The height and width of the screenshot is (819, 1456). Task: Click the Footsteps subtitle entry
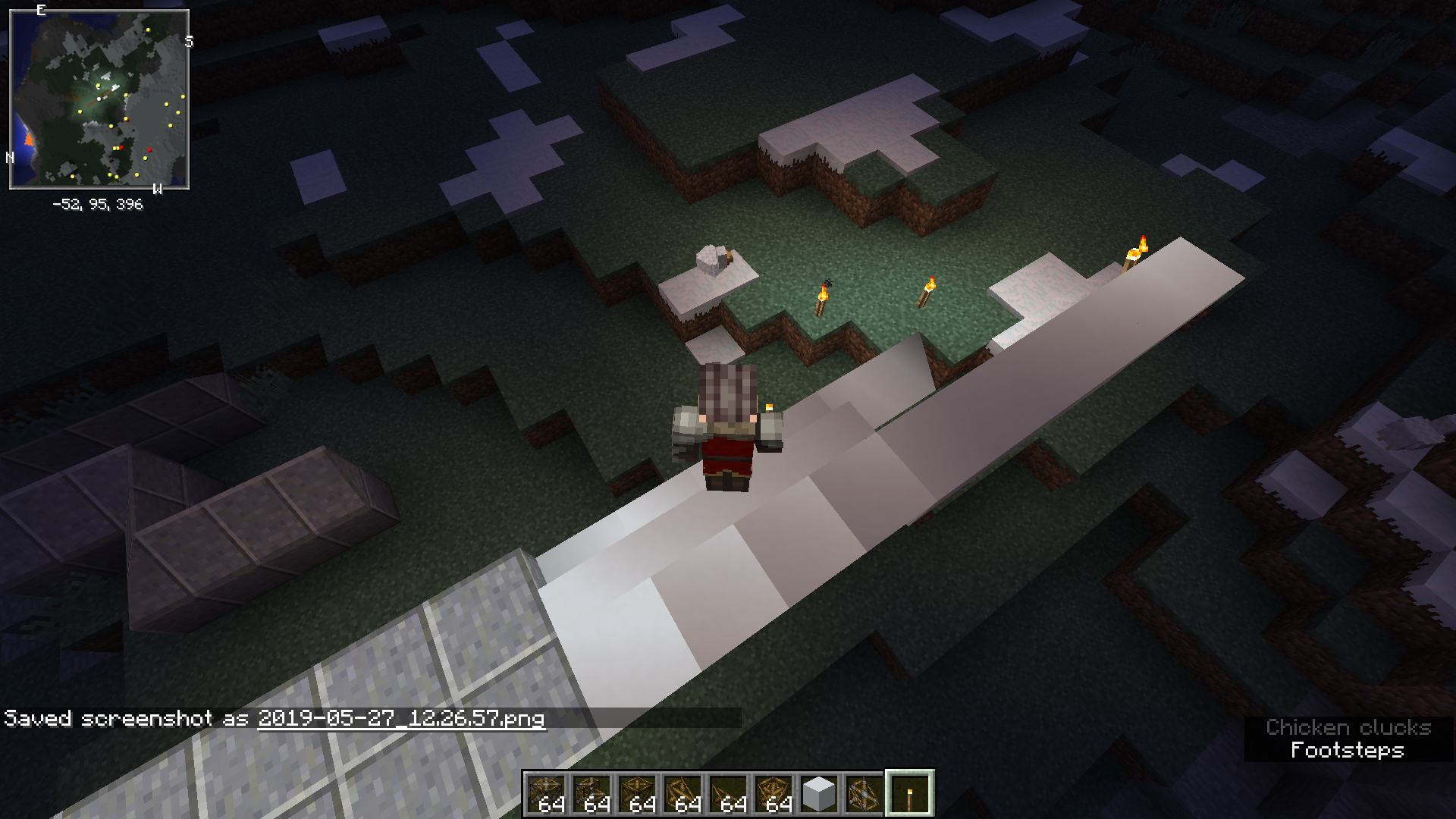tap(1348, 750)
